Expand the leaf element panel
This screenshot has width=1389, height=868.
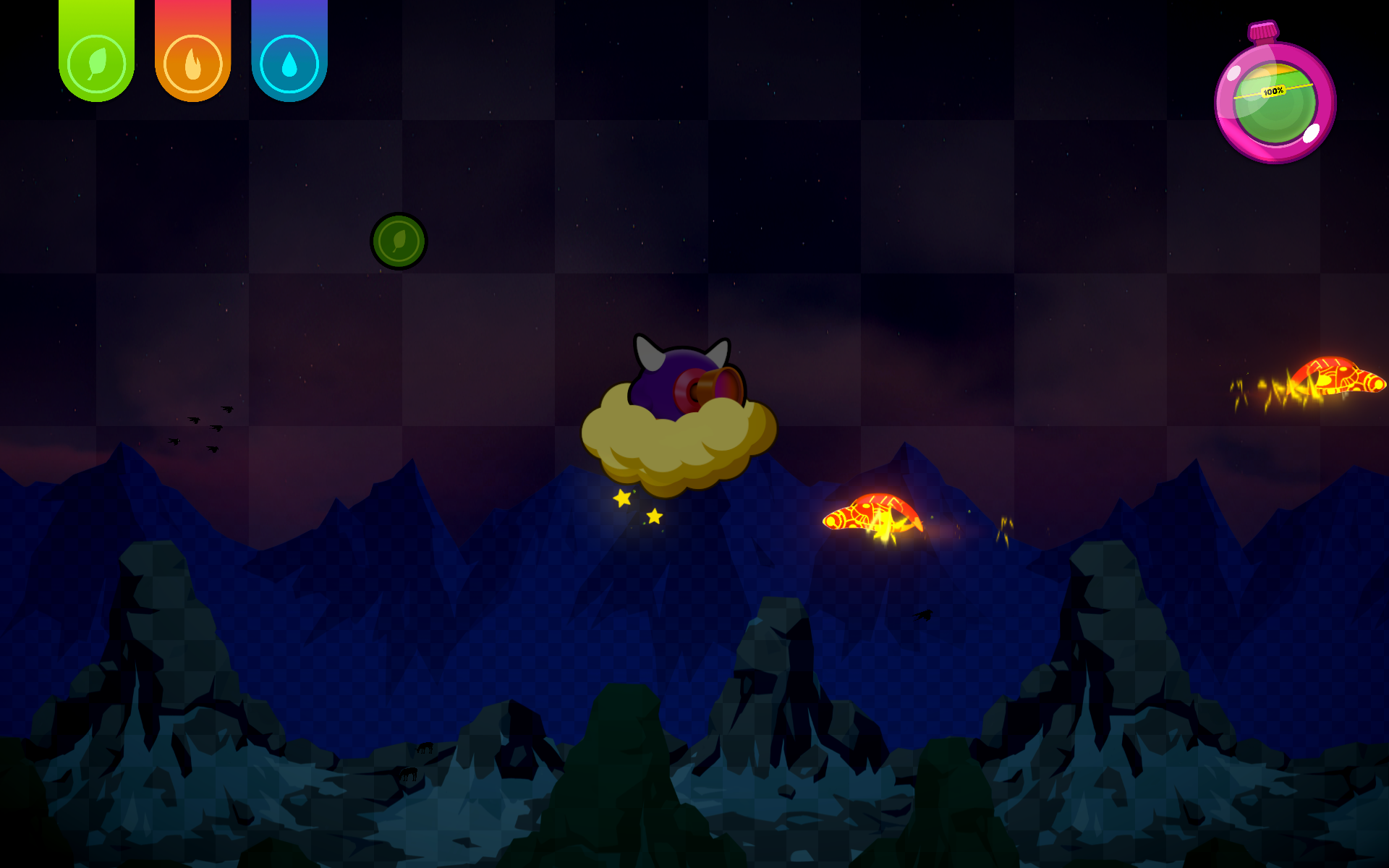pos(95,63)
